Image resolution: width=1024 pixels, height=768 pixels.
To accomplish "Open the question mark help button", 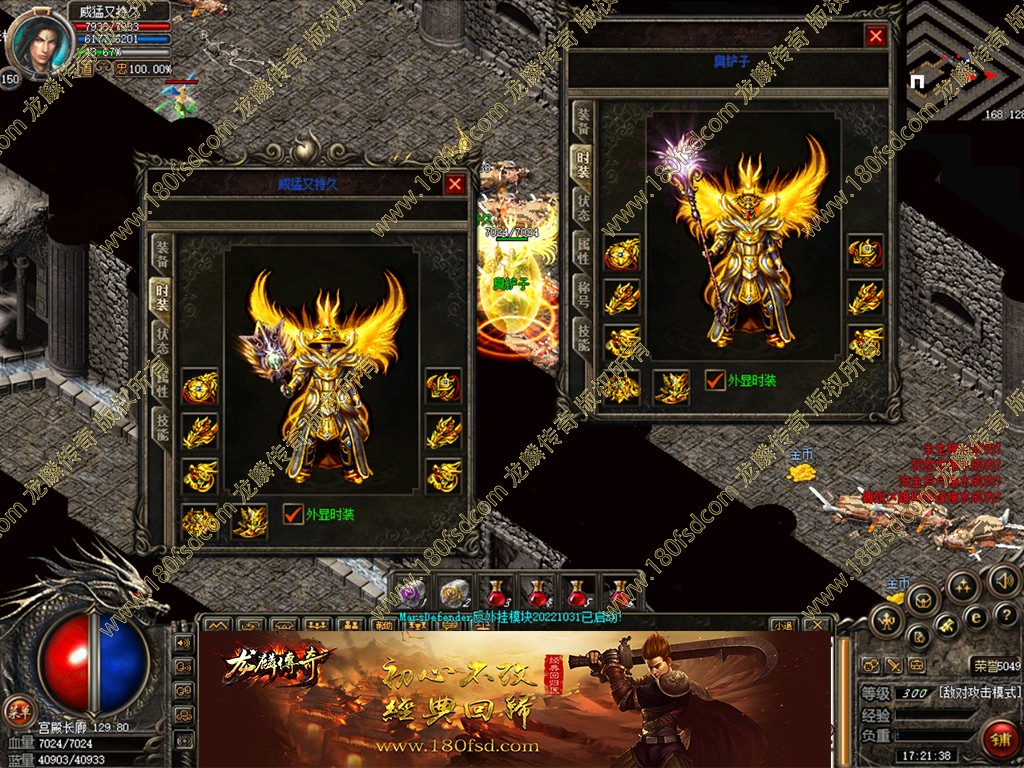I will tap(1007, 615).
